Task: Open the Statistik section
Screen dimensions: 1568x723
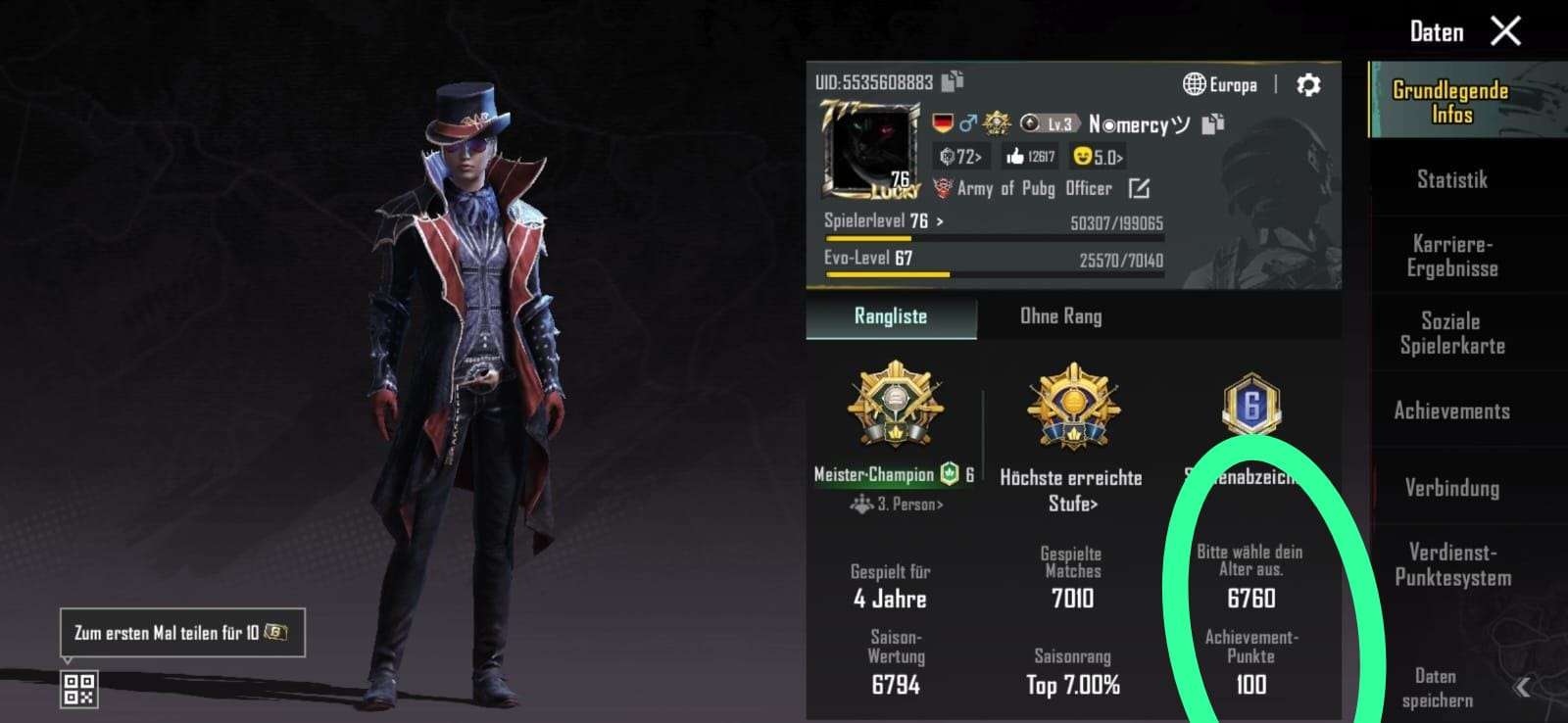Action: [1451, 179]
